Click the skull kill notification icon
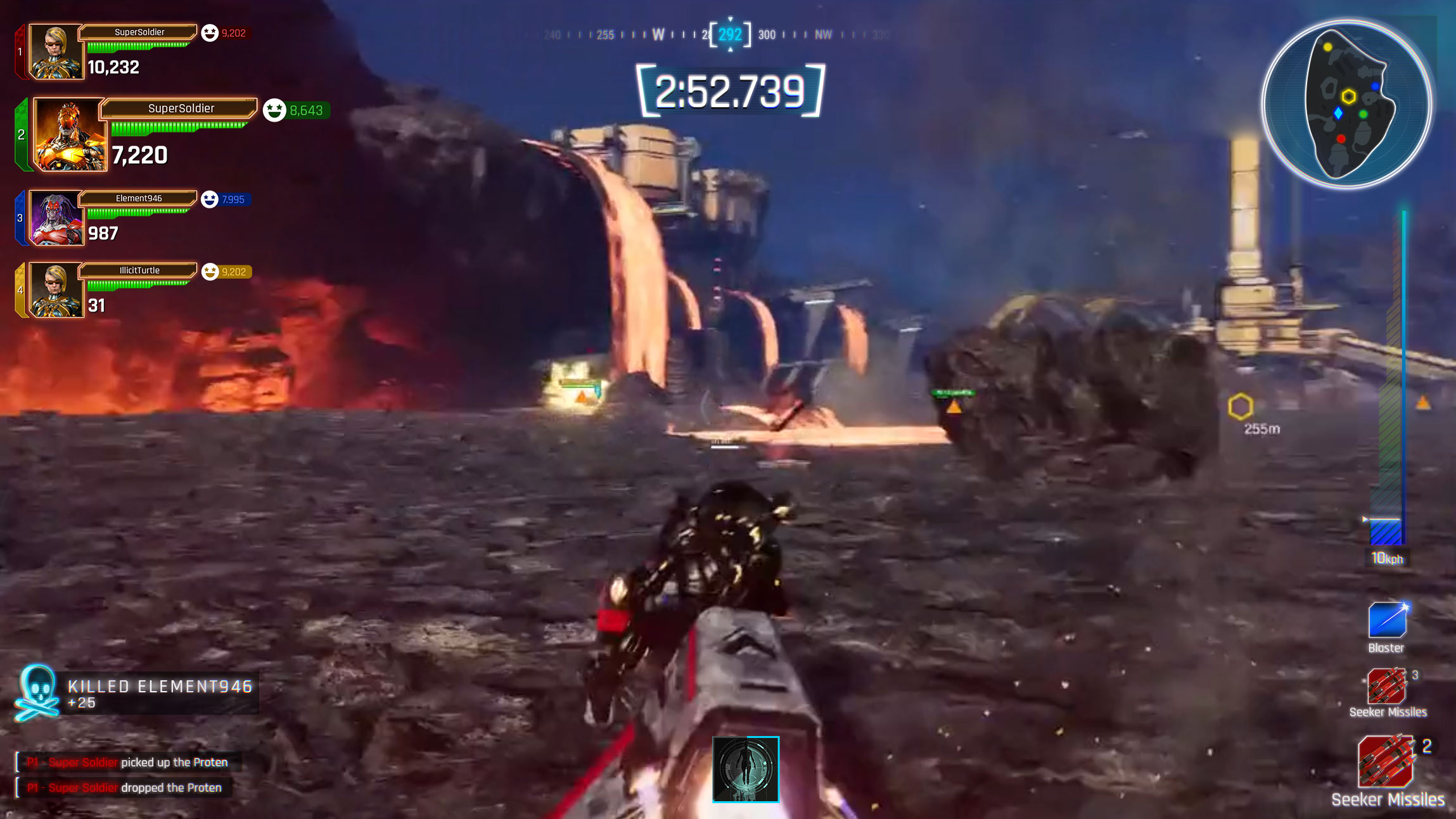Viewport: 1456px width, 819px height. pyautogui.click(x=37, y=693)
